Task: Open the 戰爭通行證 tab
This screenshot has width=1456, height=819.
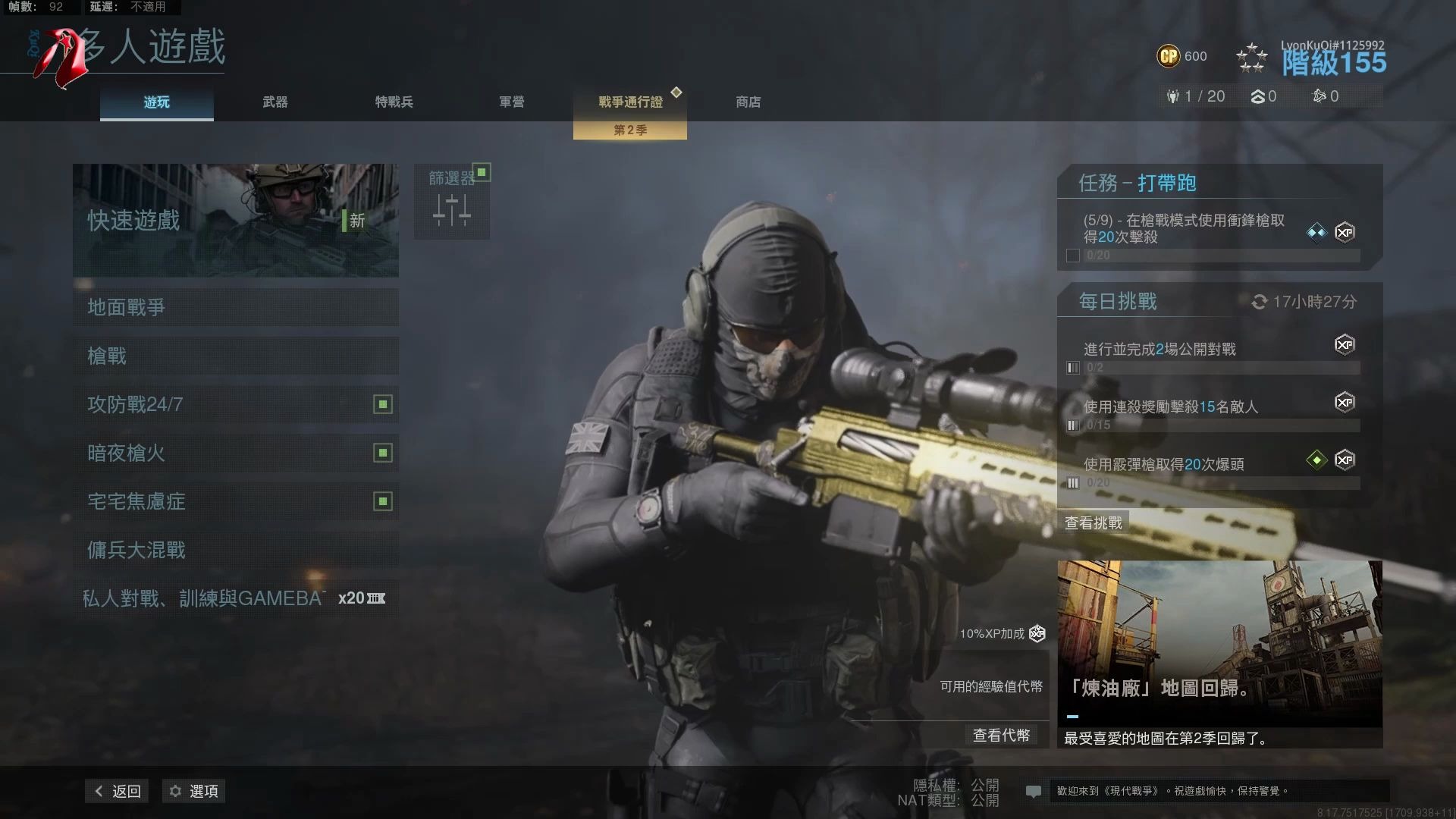Action: 630,102
